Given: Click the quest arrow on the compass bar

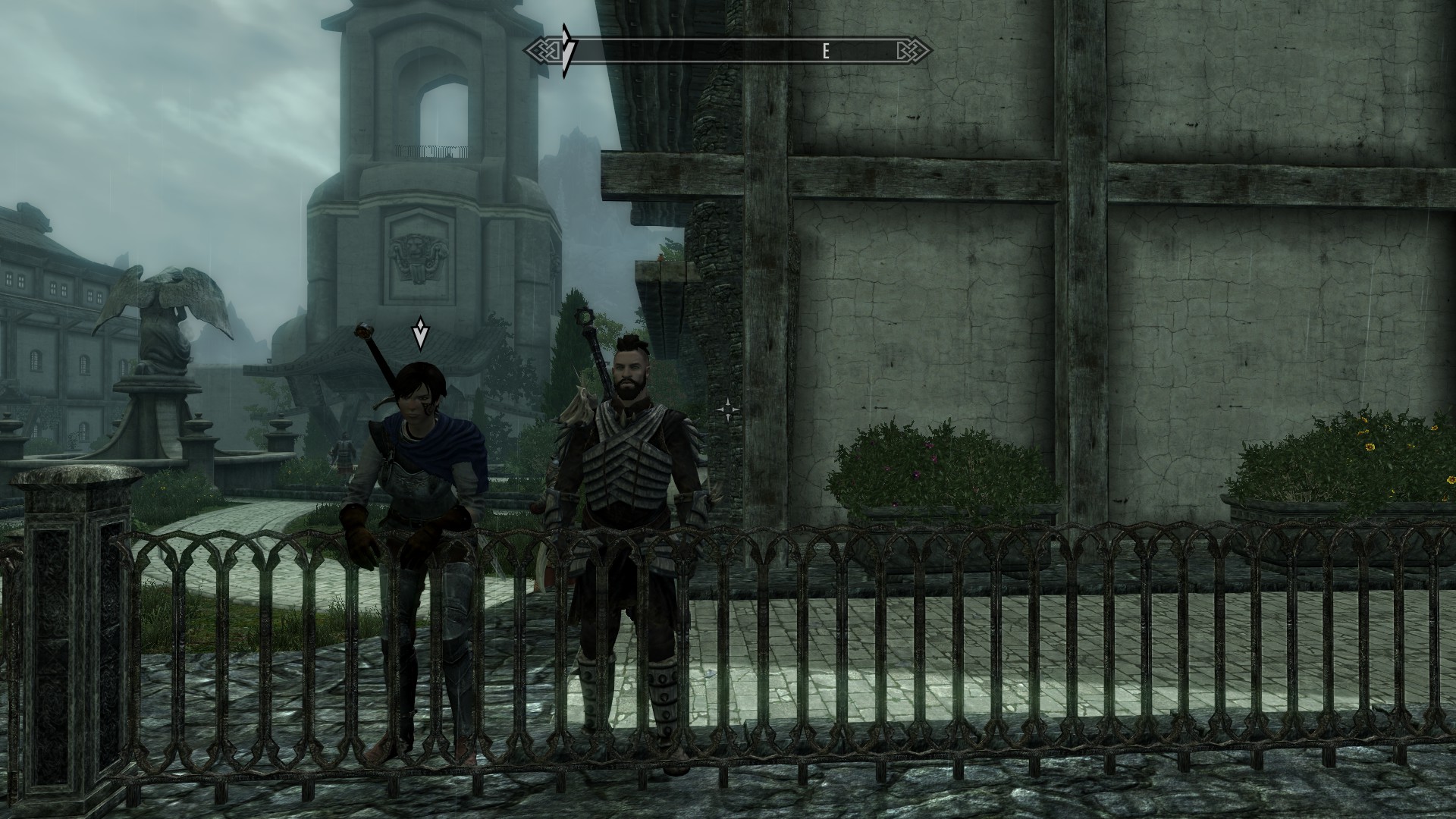Looking at the screenshot, I should (x=567, y=51).
